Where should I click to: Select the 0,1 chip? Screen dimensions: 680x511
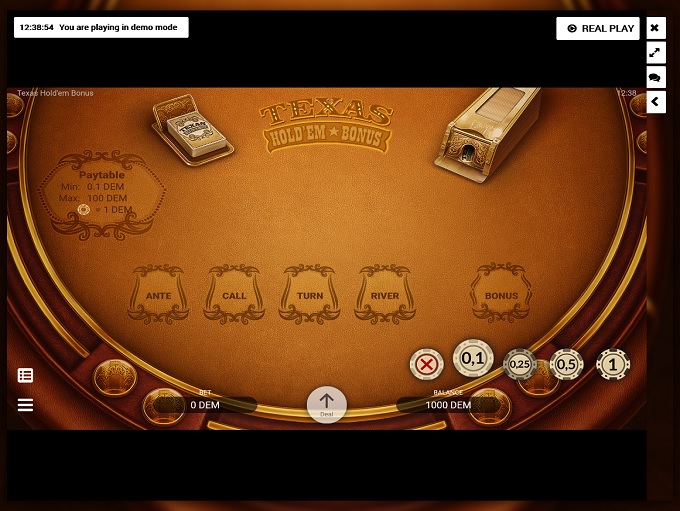pos(473,358)
